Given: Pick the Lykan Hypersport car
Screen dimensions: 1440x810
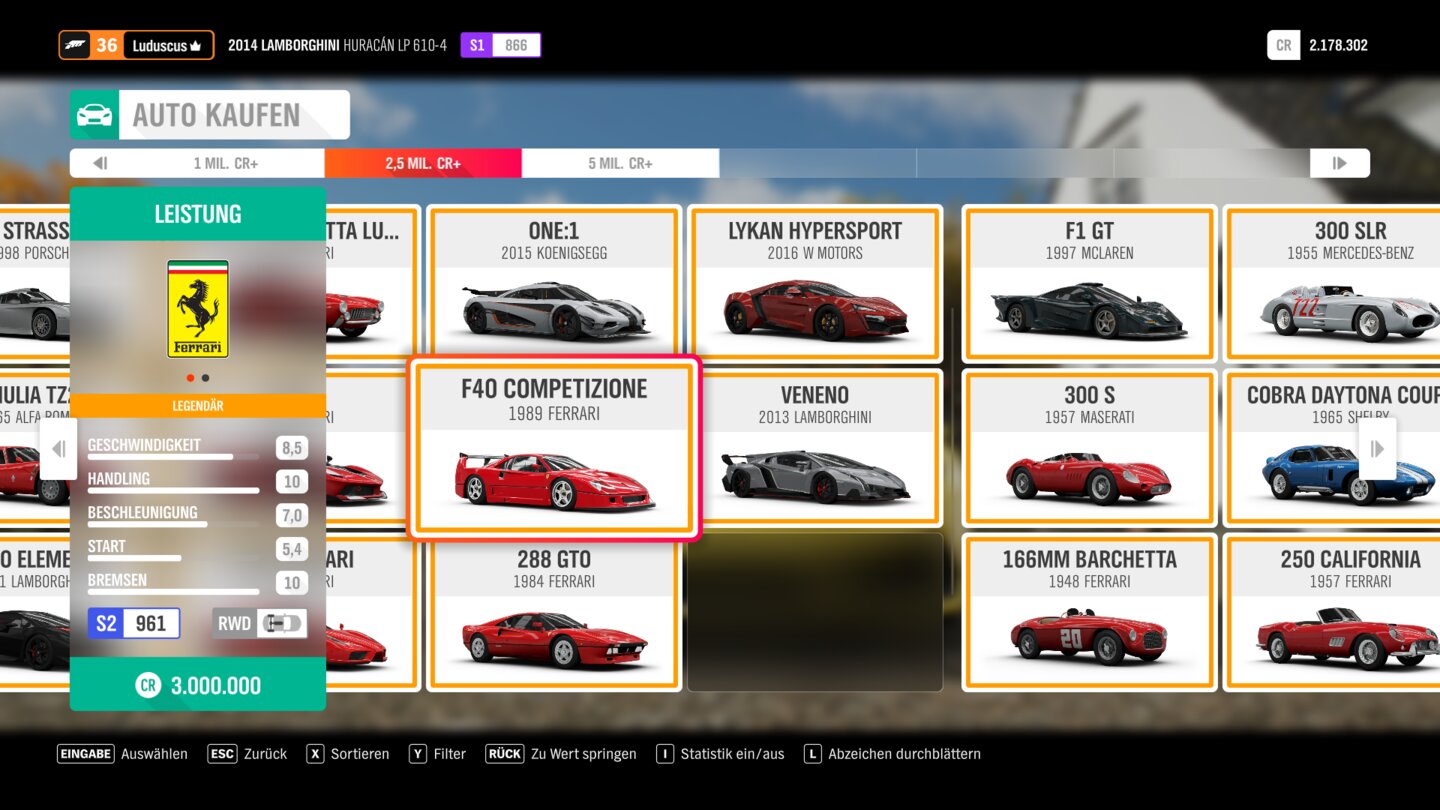Looking at the screenshot, I should [815, 284].
